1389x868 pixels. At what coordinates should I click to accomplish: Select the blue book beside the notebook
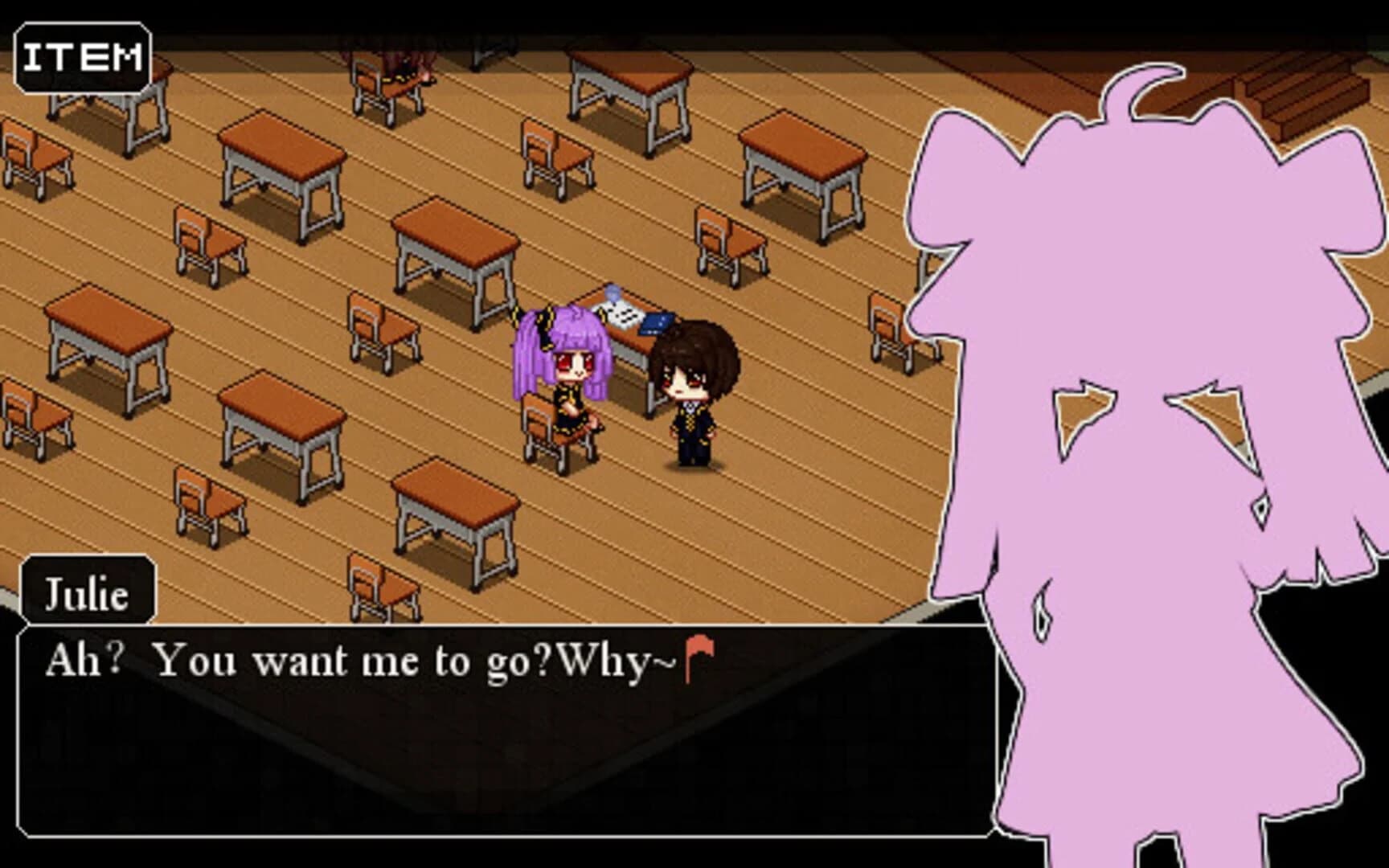click(659, 321)
